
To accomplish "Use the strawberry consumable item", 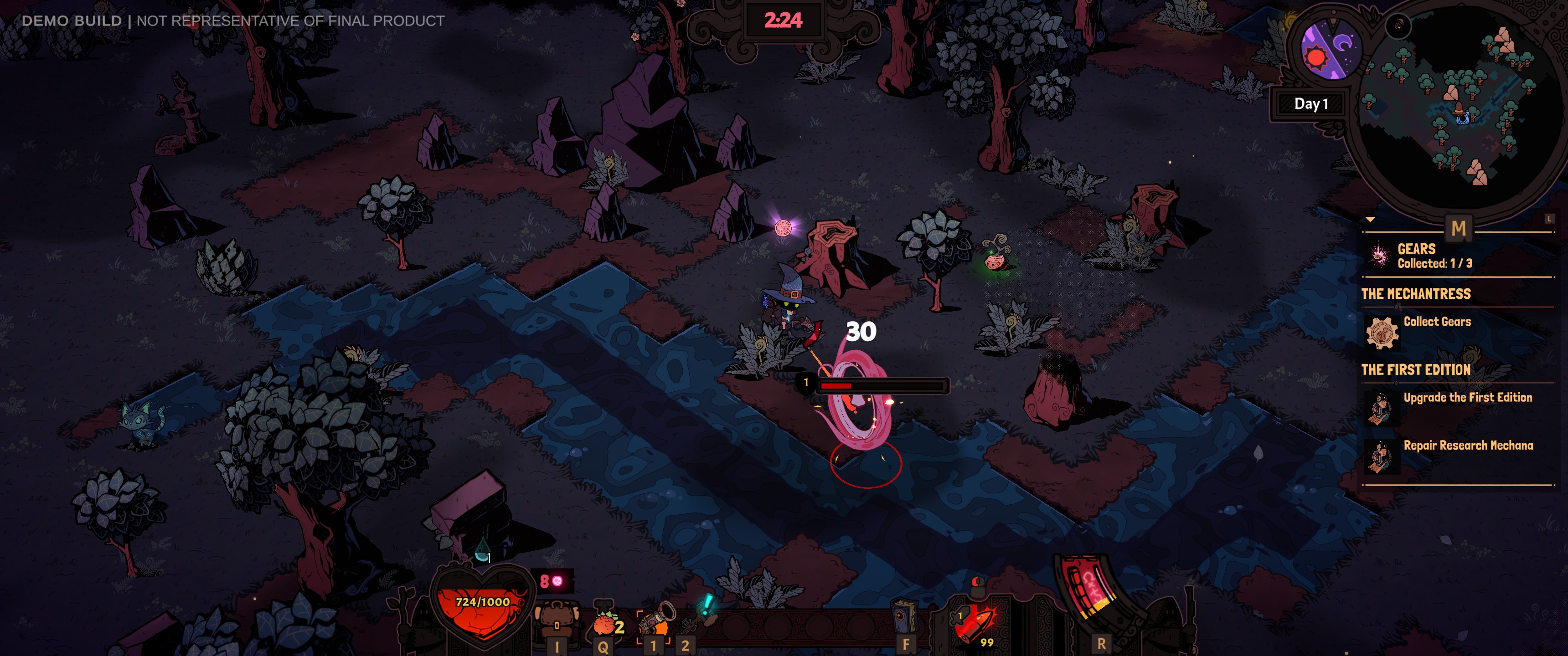I will click(605, 624).
